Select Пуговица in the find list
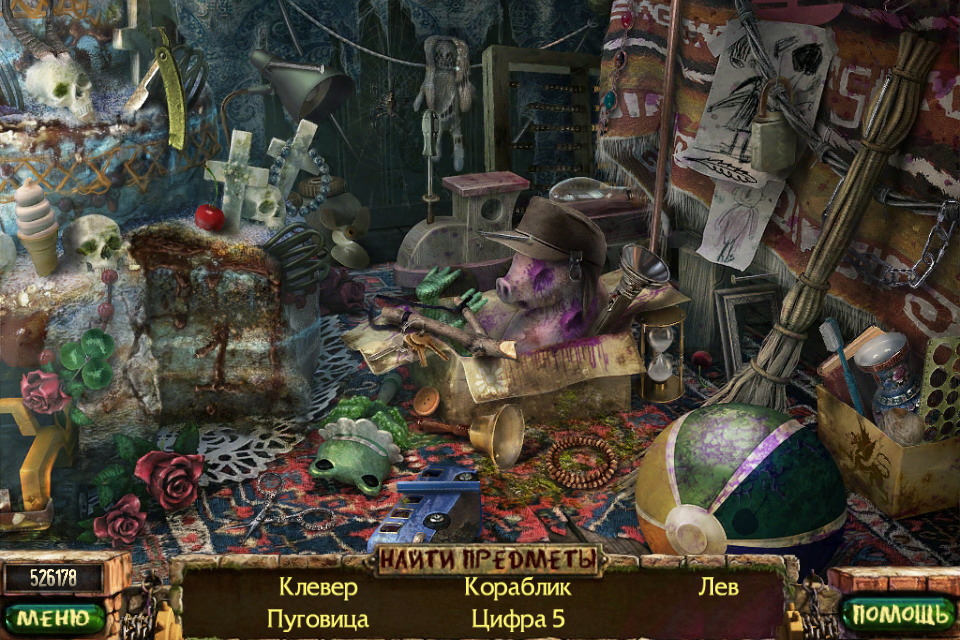Screen dimensions: 960x640 pos(317,619)
